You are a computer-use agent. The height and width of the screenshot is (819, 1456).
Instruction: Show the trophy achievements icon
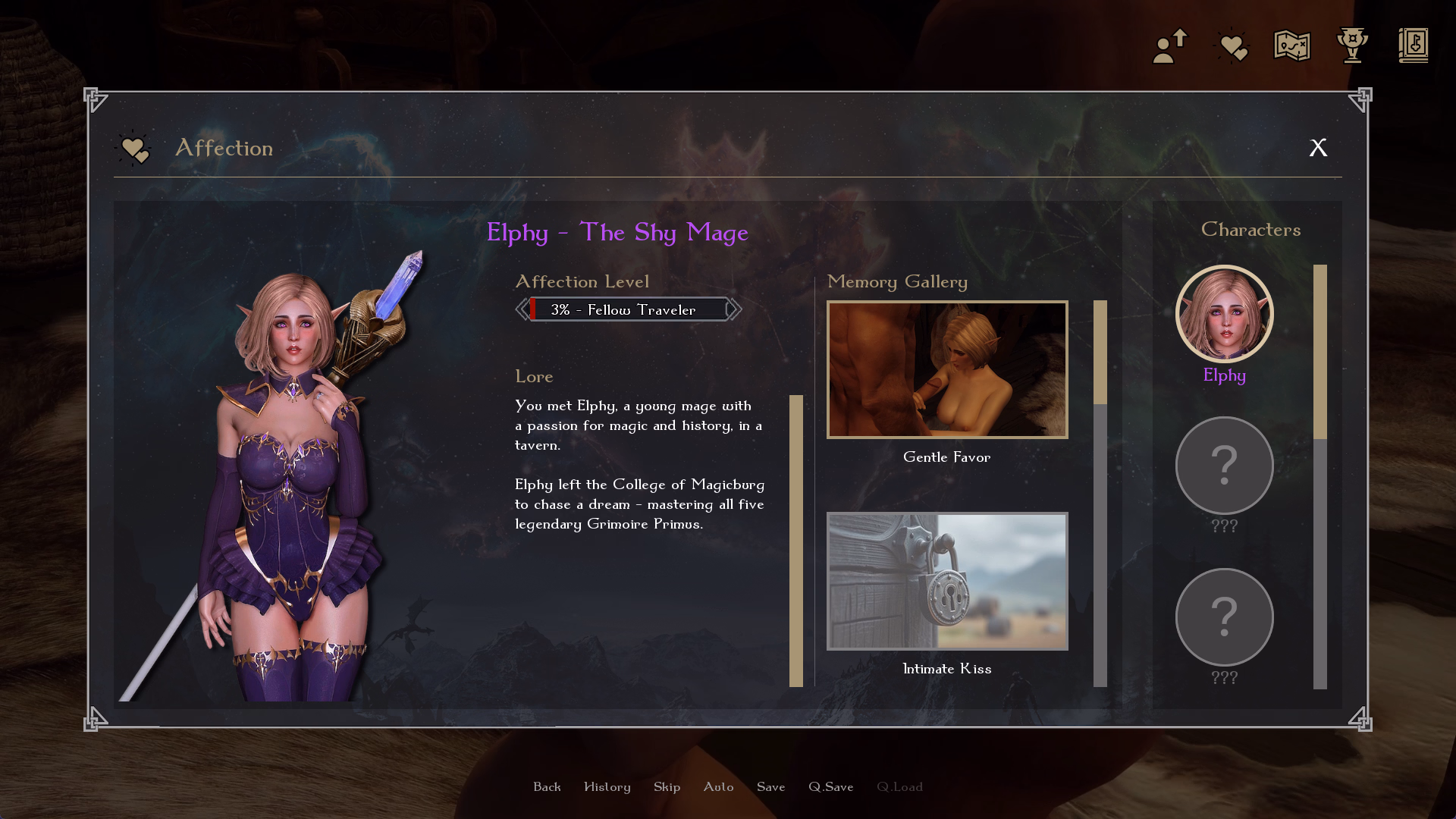pos(1352,46)
